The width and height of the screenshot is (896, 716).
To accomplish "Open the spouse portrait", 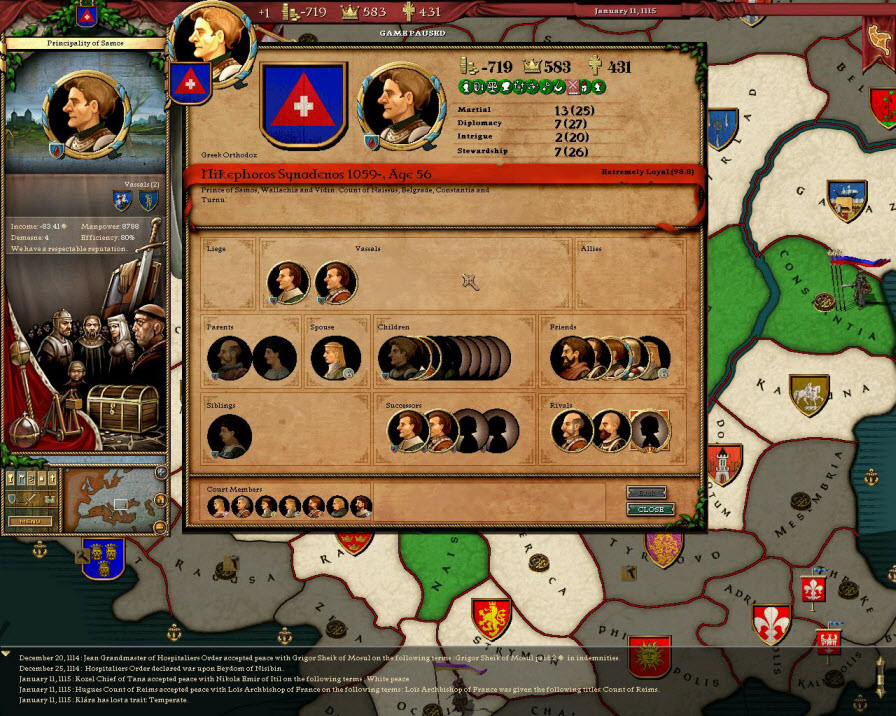I will tap(335, 357).
